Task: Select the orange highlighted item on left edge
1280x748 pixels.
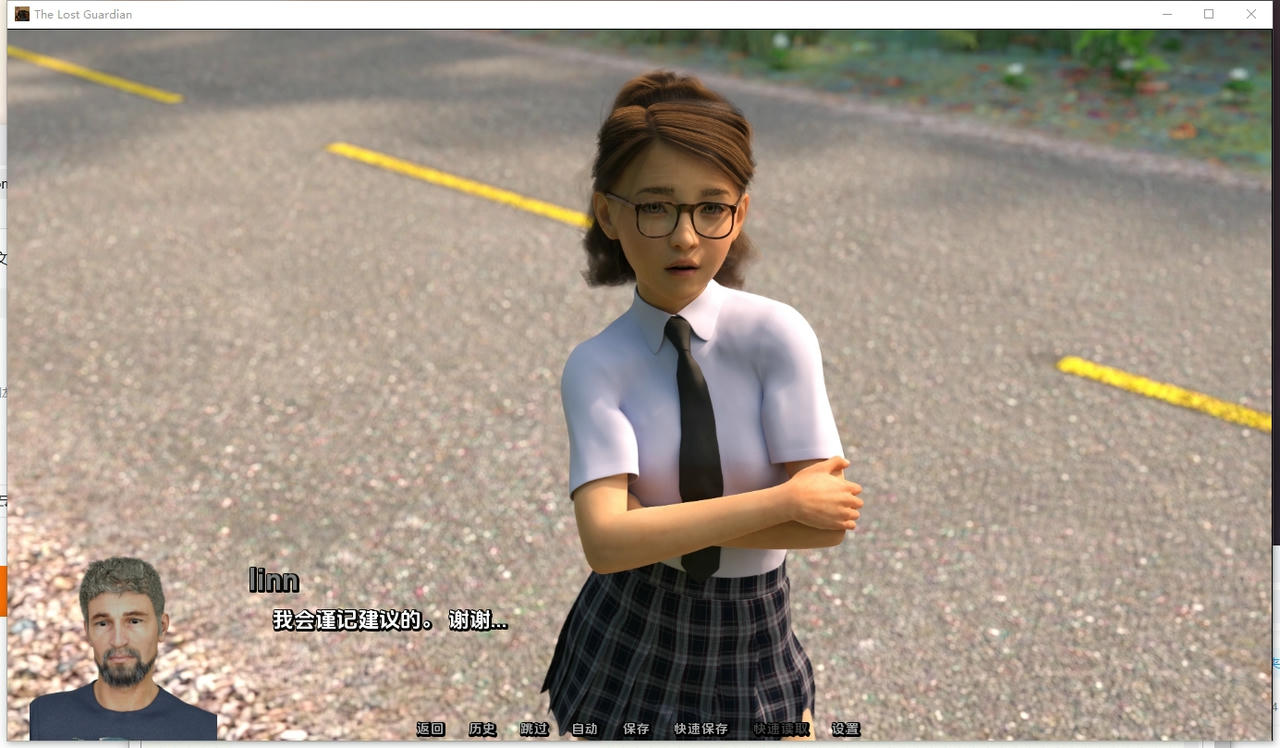Action: (3, 590)
